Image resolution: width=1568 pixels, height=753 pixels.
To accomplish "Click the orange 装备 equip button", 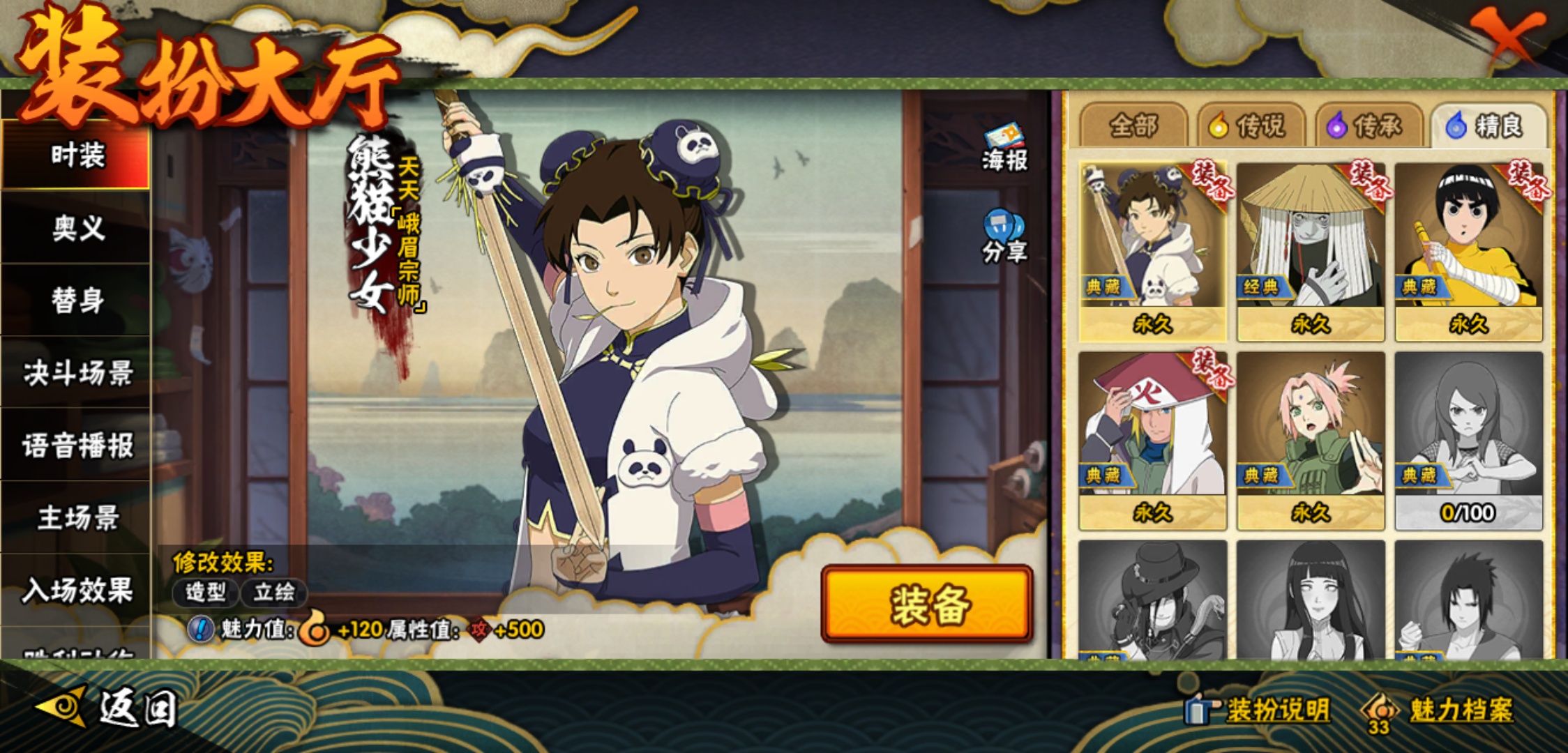I will point(927,604).
